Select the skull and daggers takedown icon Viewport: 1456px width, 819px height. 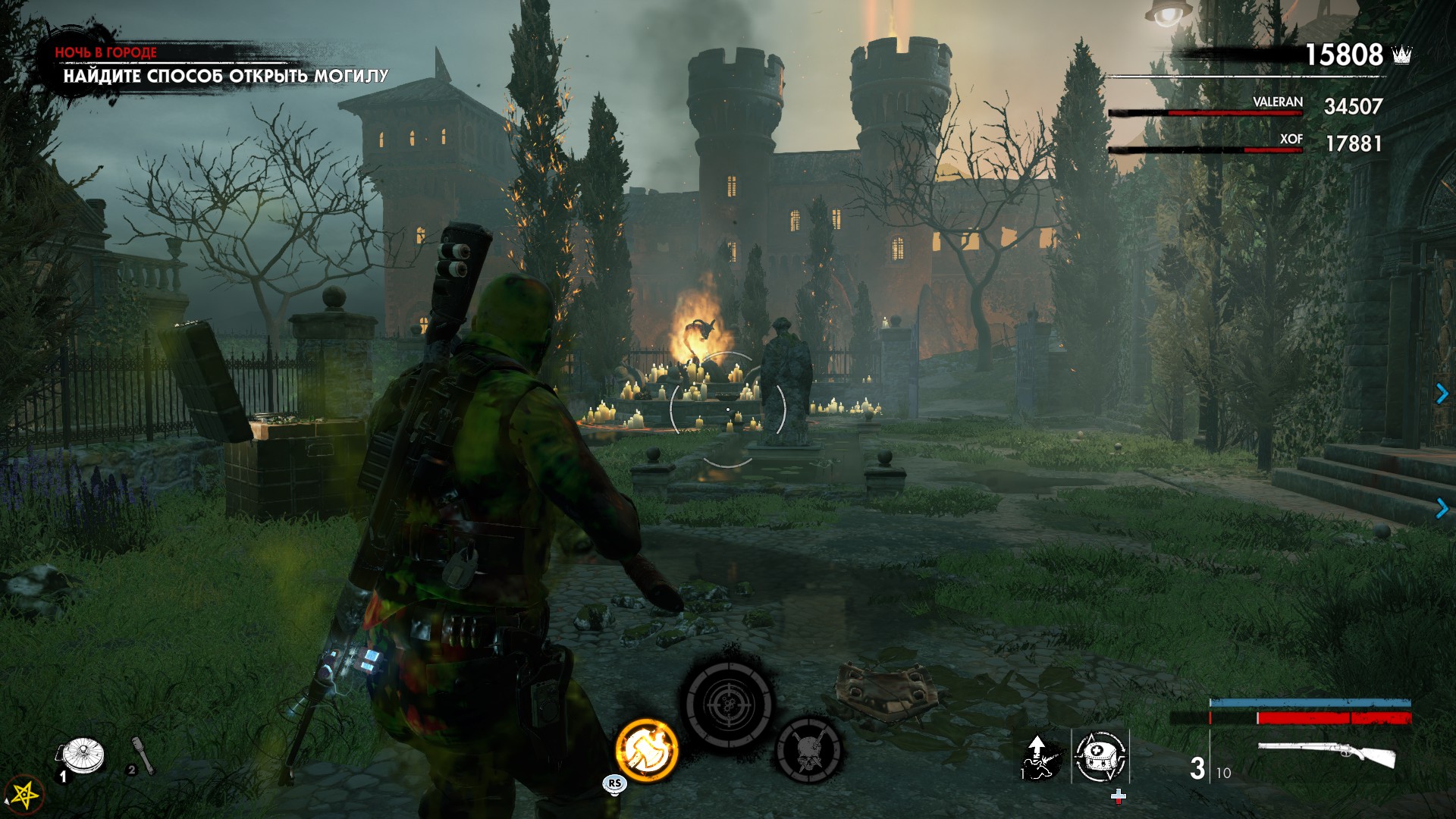[808, 751]
